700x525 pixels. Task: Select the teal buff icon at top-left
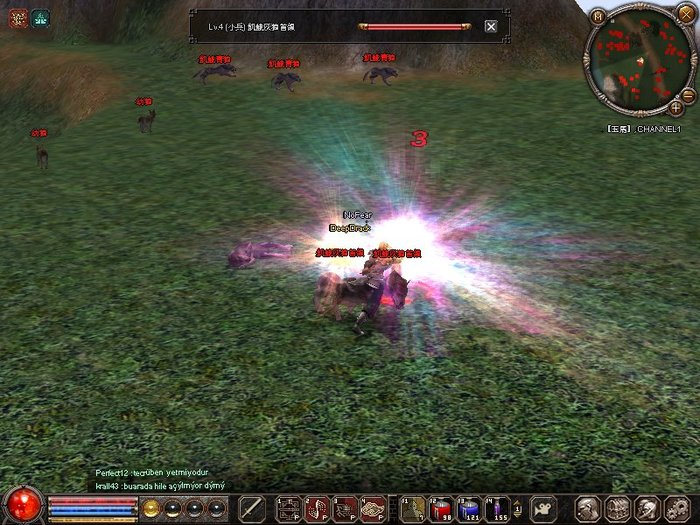point(40,17)
